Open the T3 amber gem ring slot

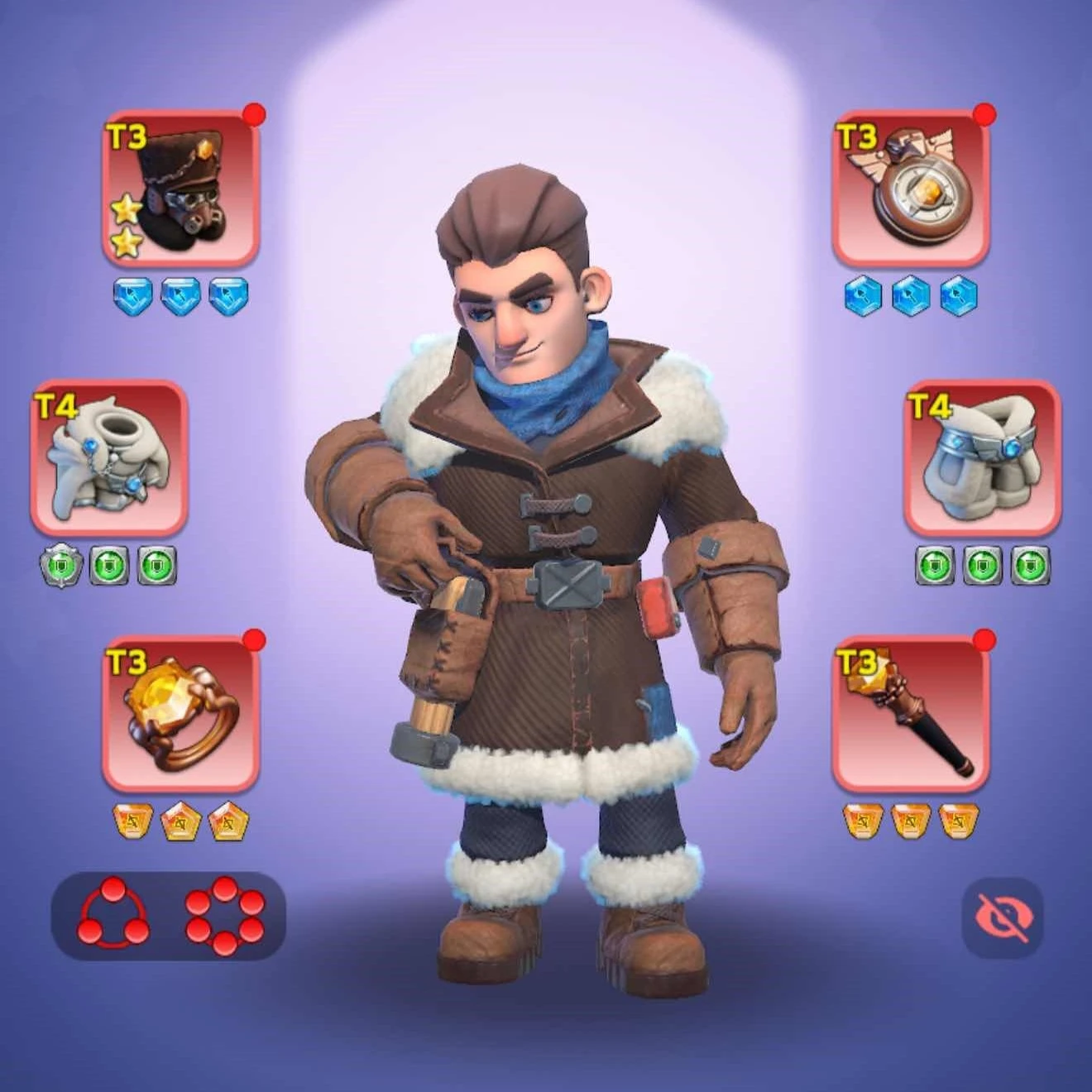tap(181, 714)
